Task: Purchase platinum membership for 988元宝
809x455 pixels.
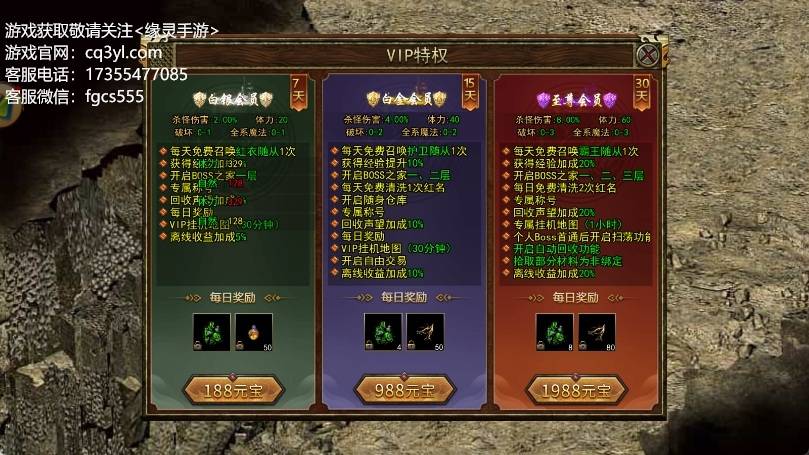Action: [391, 389]
